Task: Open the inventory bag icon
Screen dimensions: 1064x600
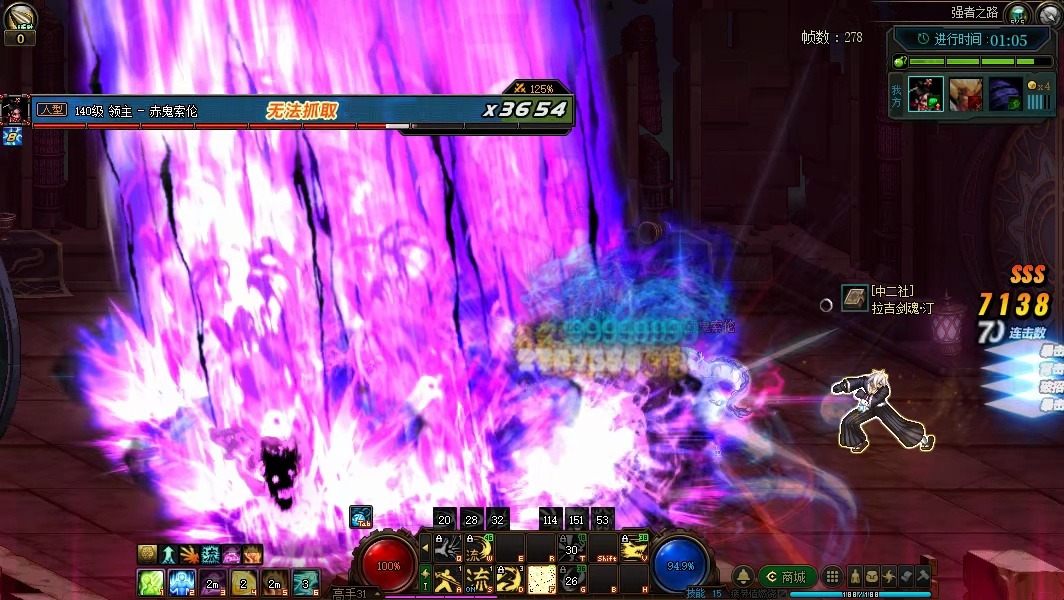Action: 873,577
